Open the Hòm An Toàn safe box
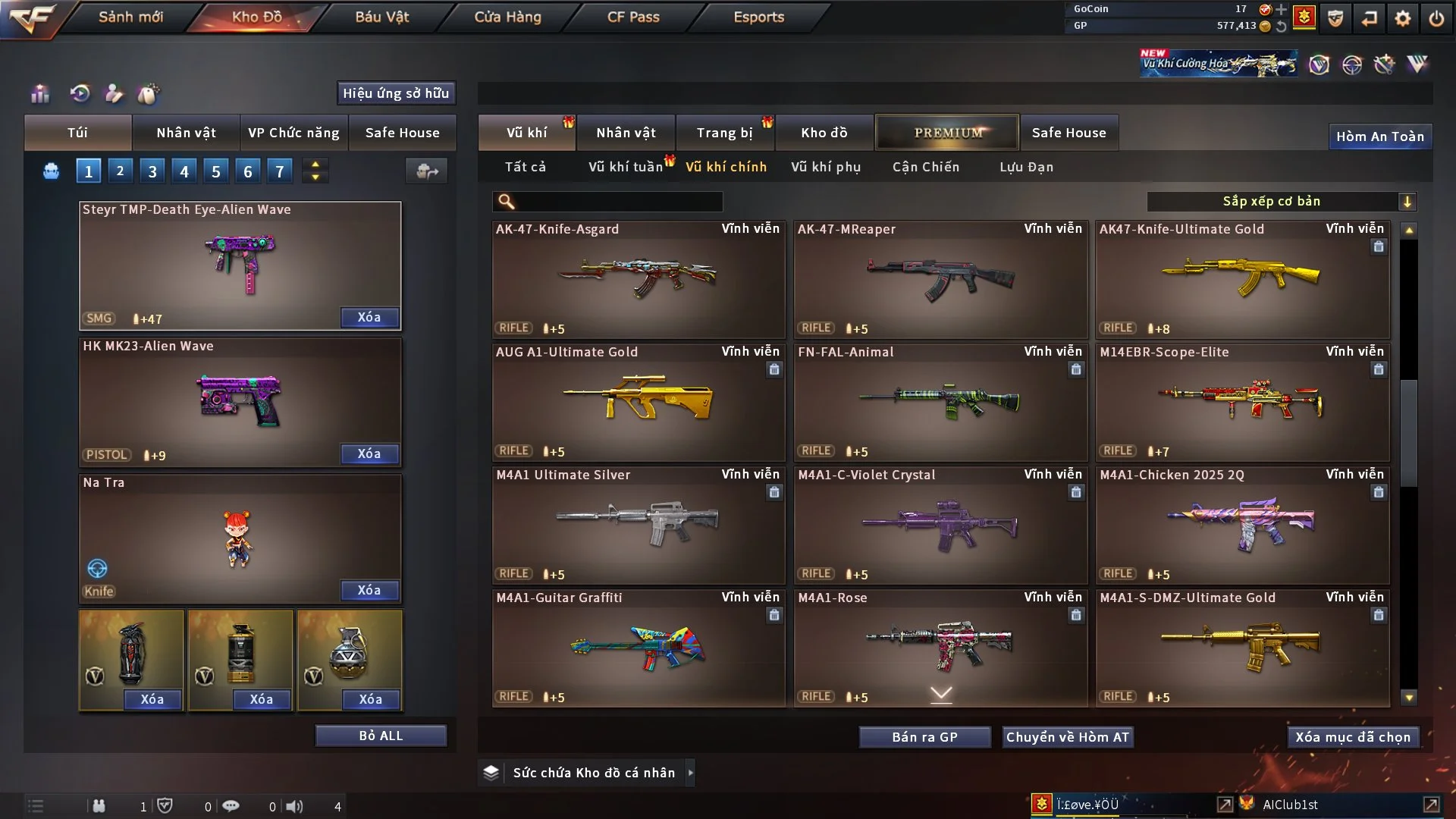The image size is (1456, 819). [1379, 136]
